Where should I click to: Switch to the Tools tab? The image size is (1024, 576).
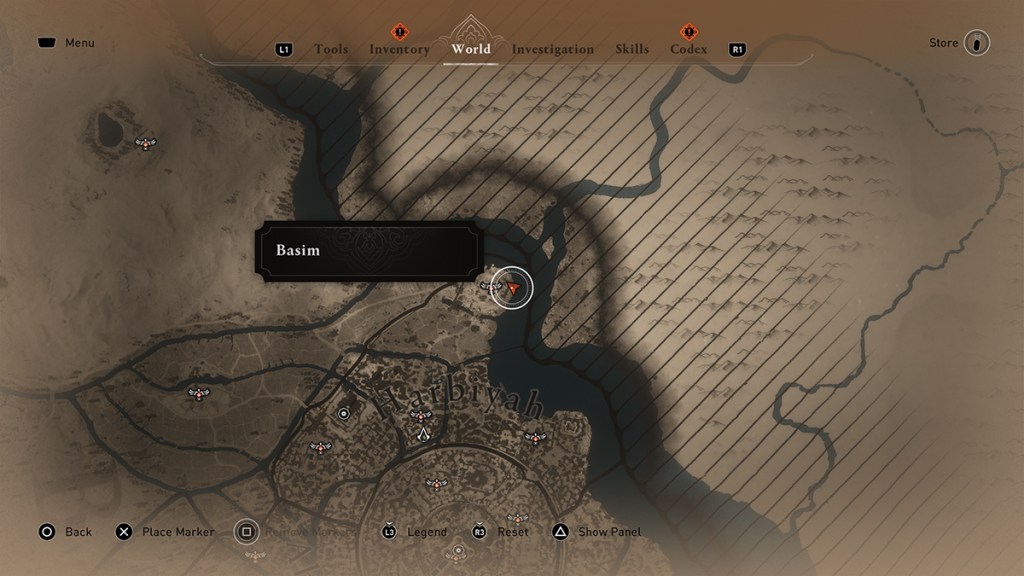point(331,49)
